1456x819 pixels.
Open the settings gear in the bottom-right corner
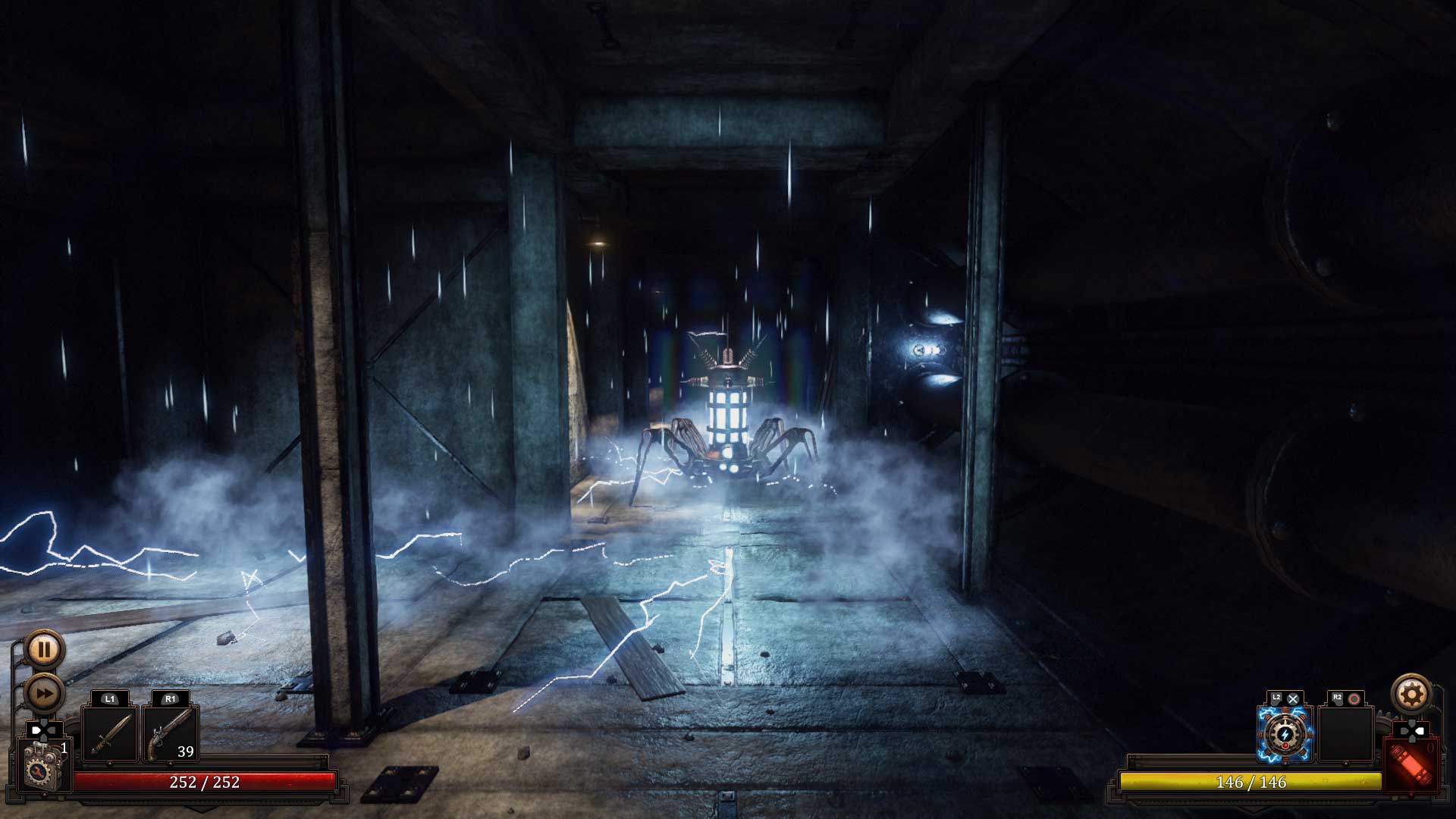(x=1410, y=694)
